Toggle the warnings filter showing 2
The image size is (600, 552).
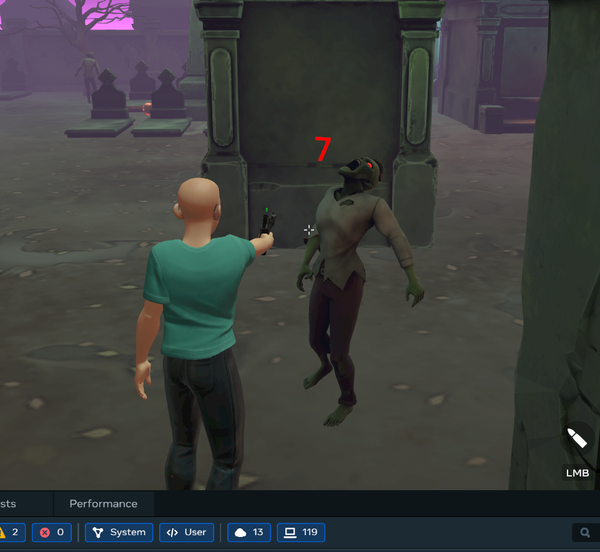pos(10,532)
